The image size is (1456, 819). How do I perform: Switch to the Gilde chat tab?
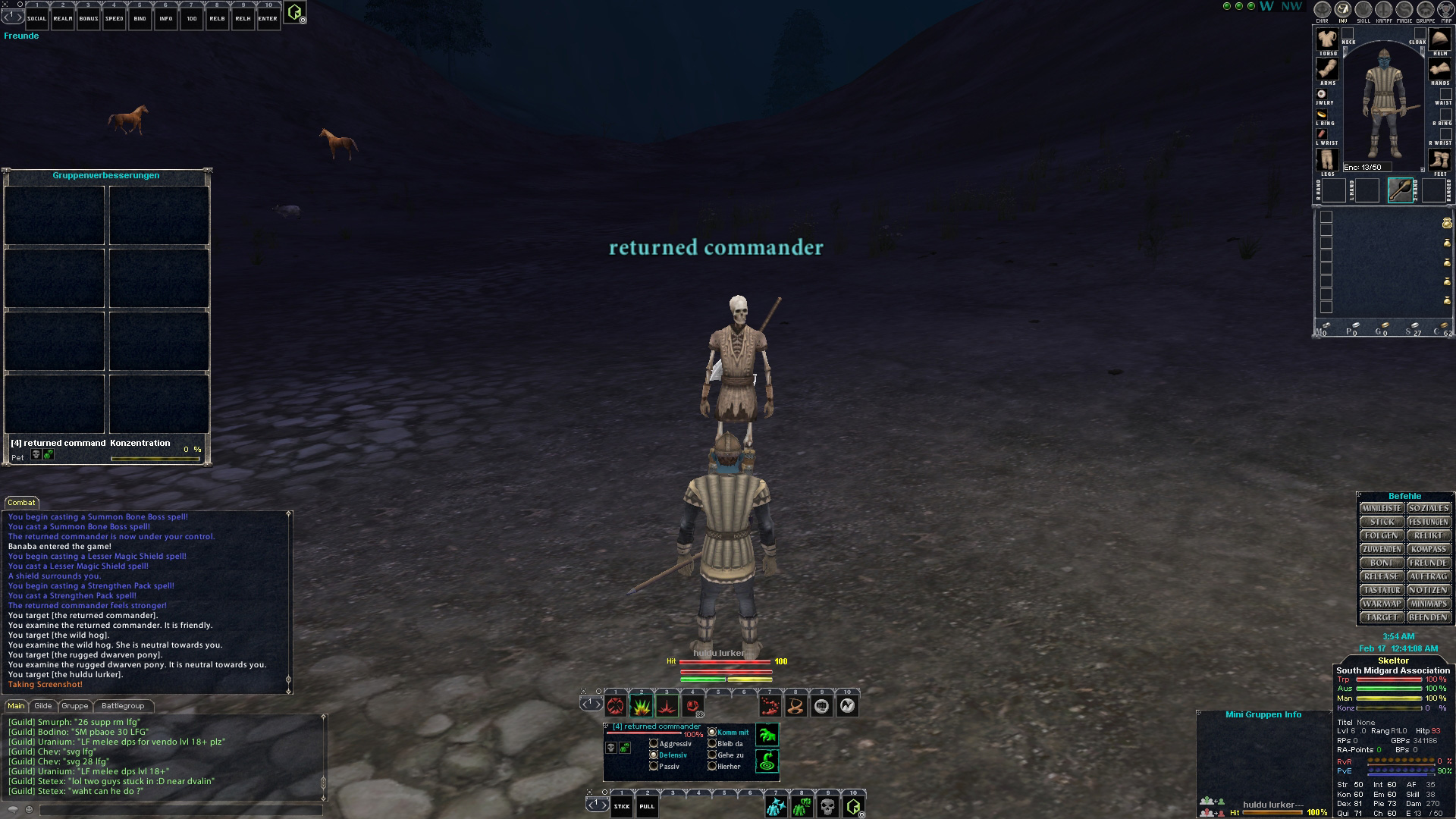point(43,706)
